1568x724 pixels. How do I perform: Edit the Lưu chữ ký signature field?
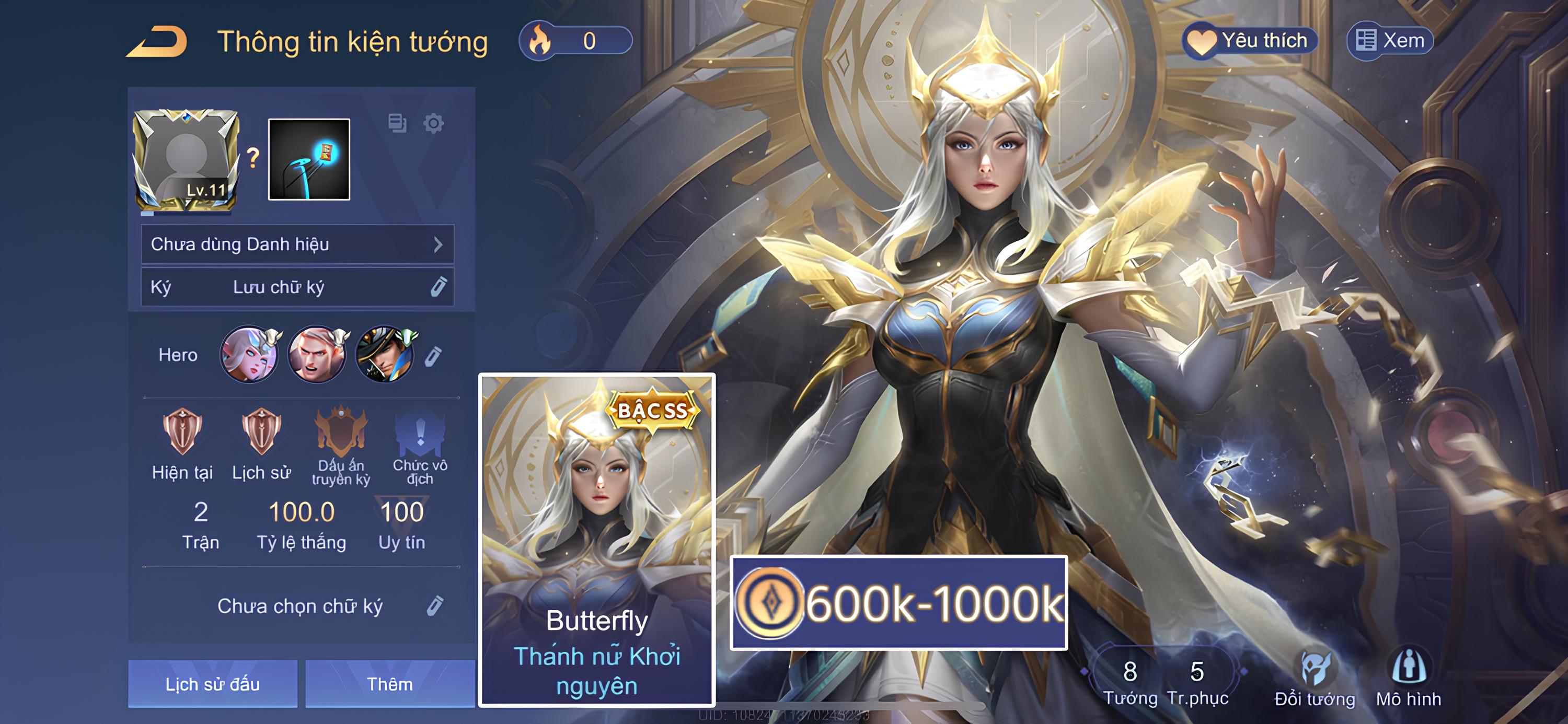coord(437,287)
